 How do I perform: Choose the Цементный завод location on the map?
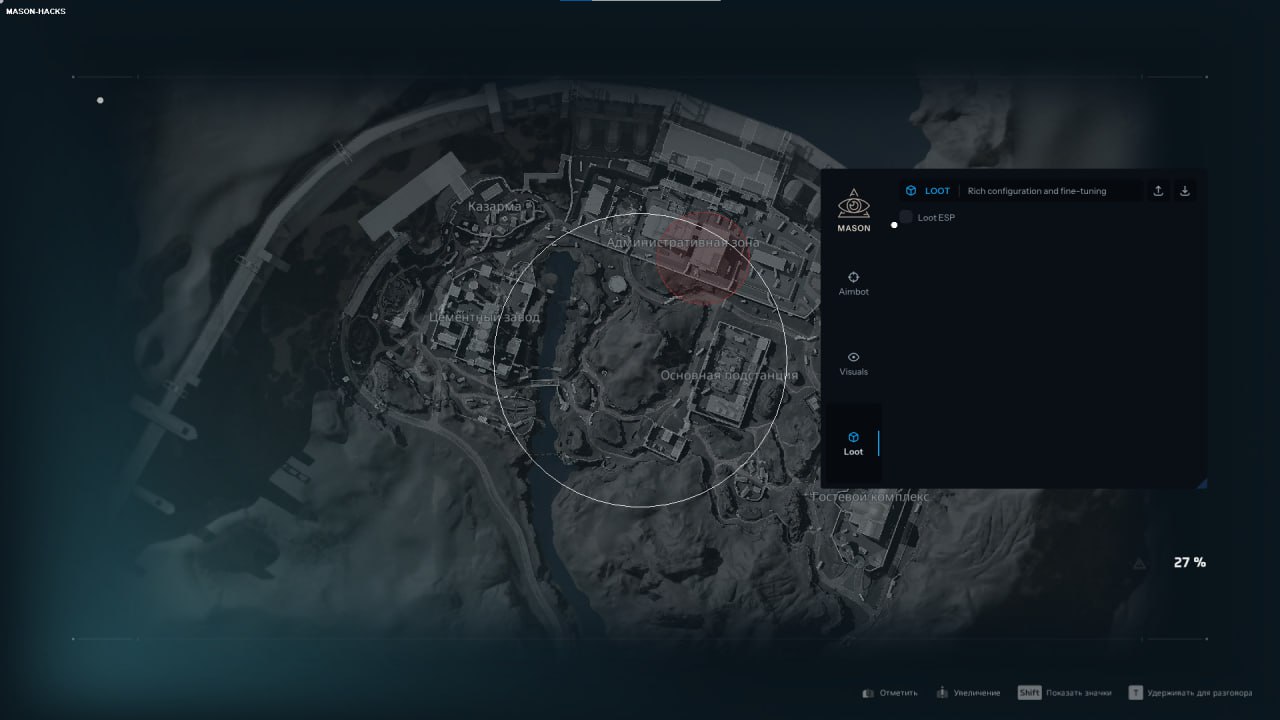[x=484, y=317]
